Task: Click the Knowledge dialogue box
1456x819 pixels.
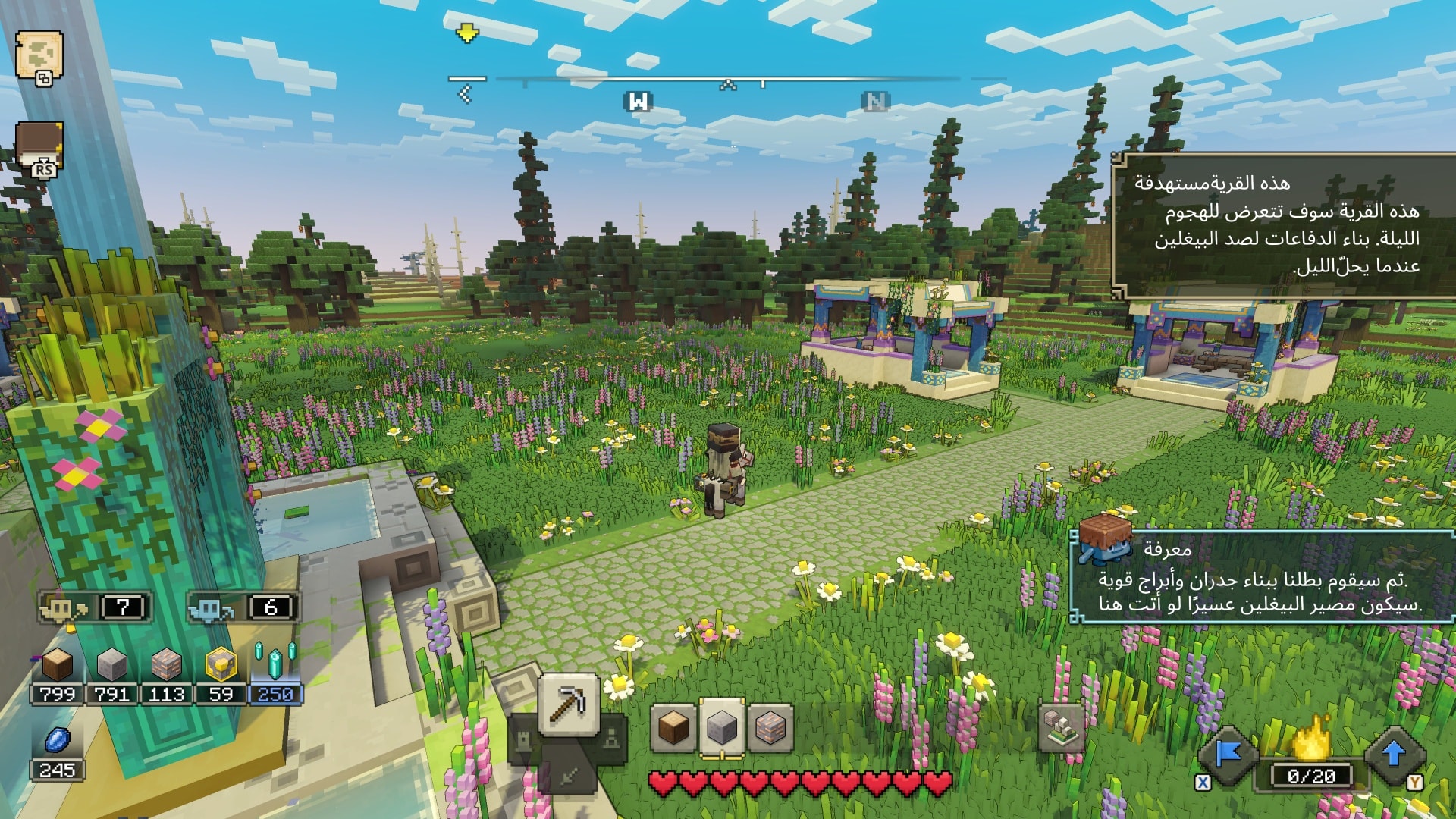Action: click(x=1263, y=578)
